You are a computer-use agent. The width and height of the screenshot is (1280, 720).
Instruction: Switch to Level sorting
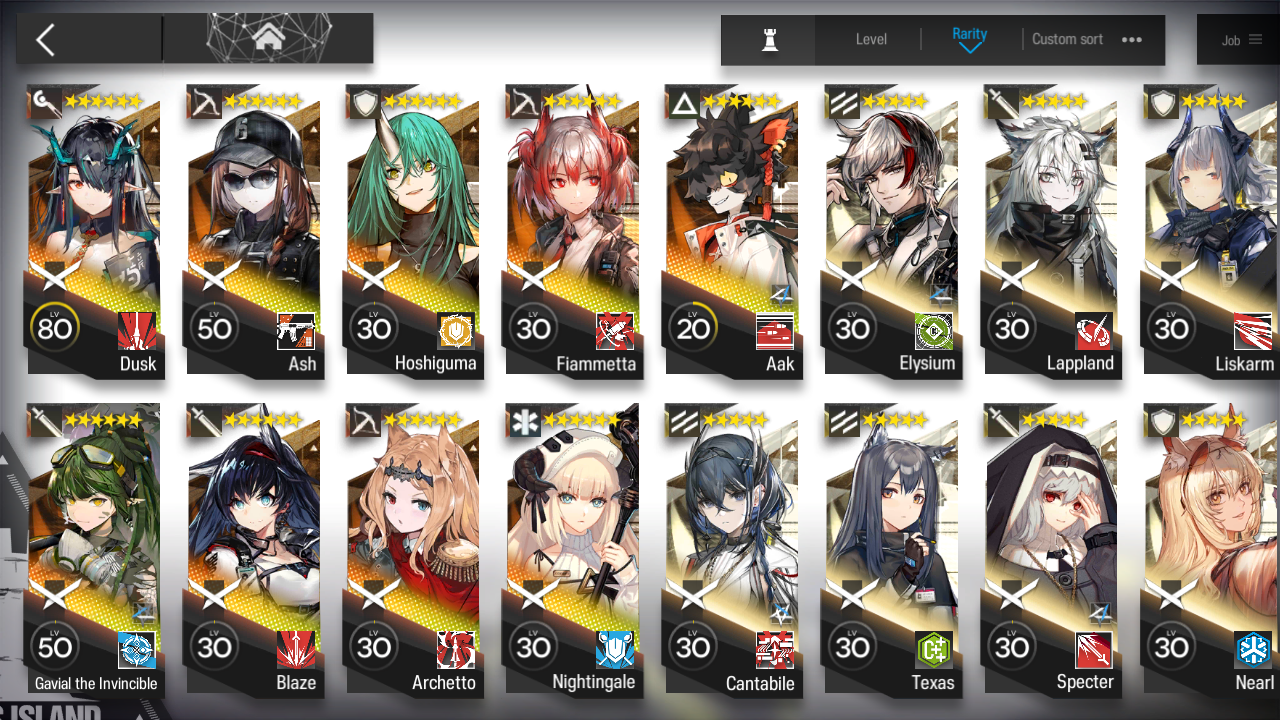tap(870, 39)
